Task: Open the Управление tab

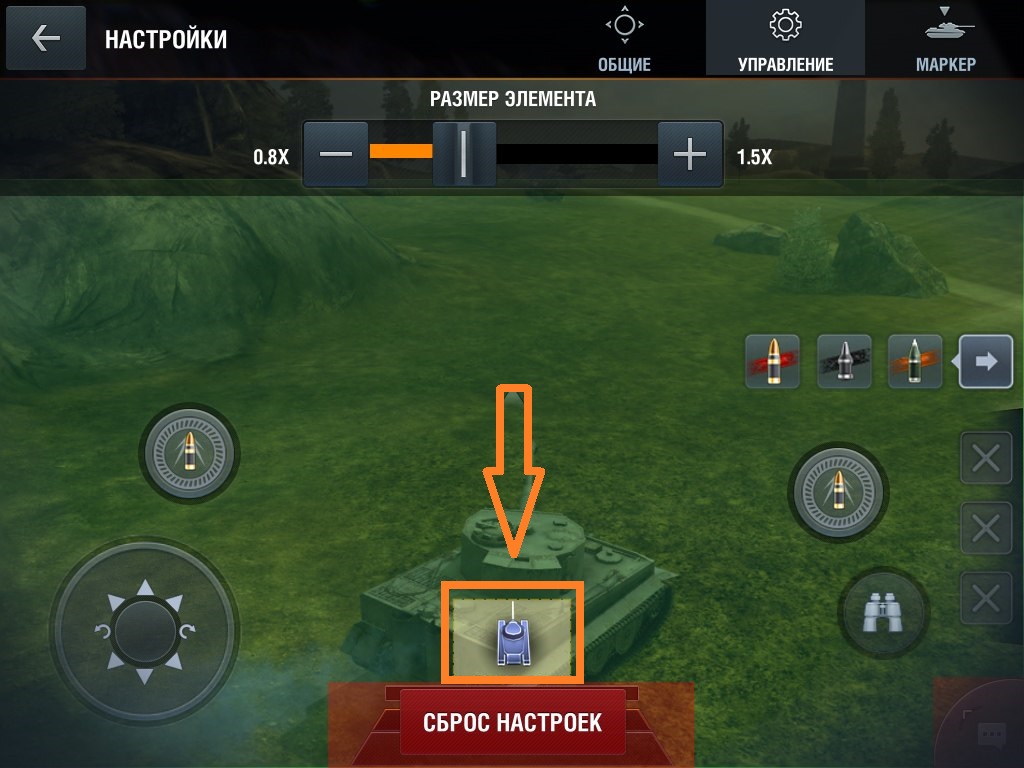Action: 785,40
